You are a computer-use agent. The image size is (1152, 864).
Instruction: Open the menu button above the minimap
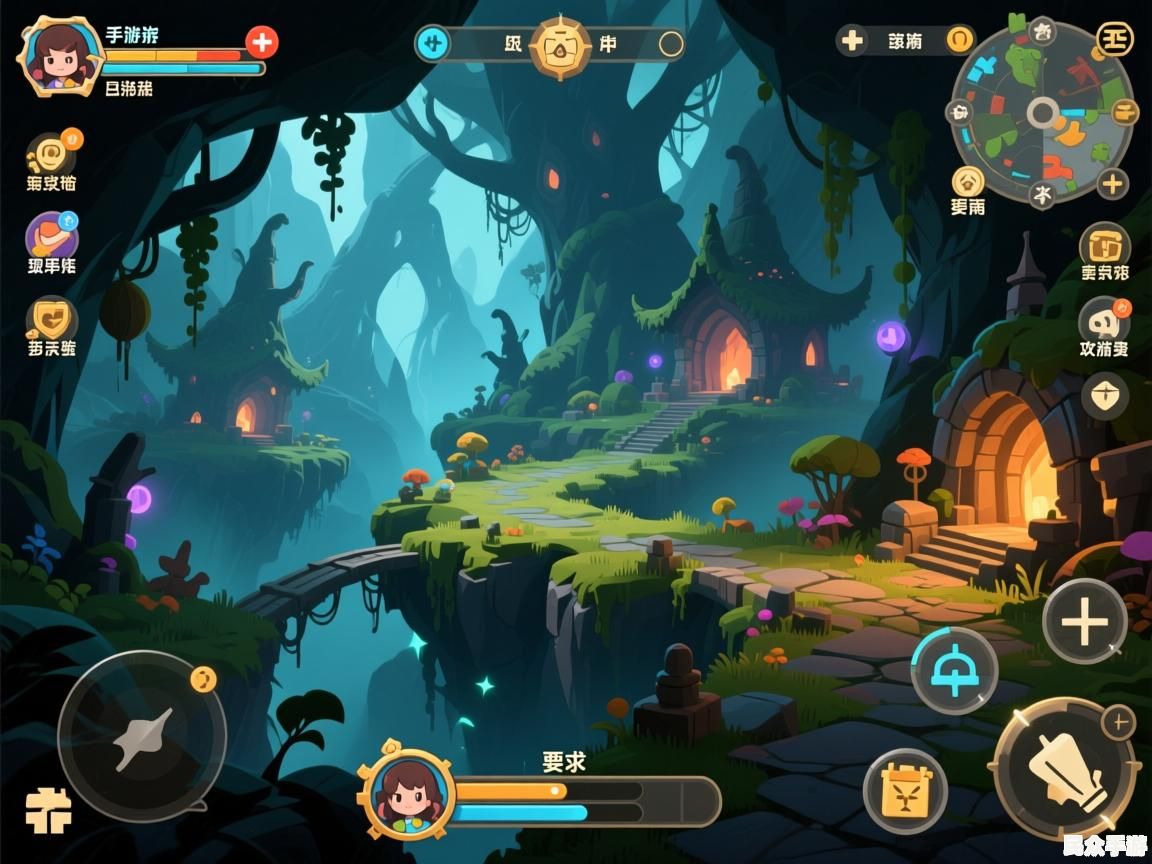pyautogui.click(x=1114, y=37)
